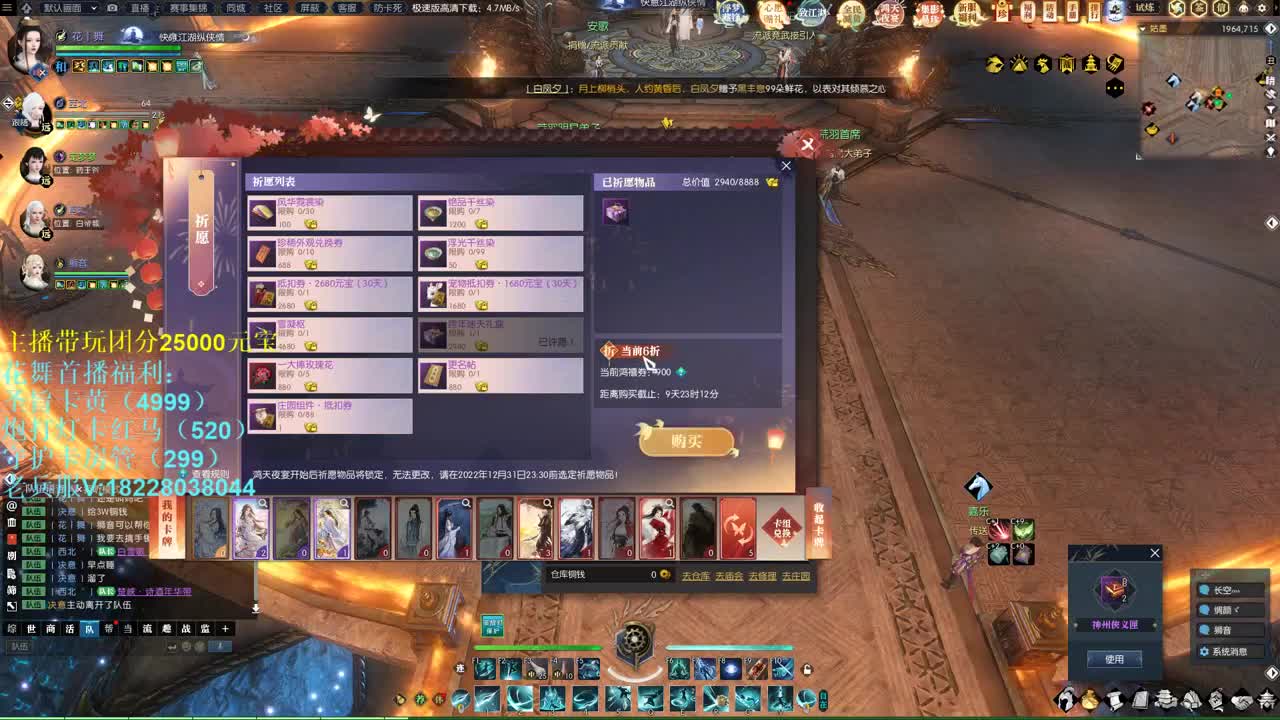Open the 查看规则 rules link
The width and height of the screenshot is (1280, 720).
pos(215,472)
